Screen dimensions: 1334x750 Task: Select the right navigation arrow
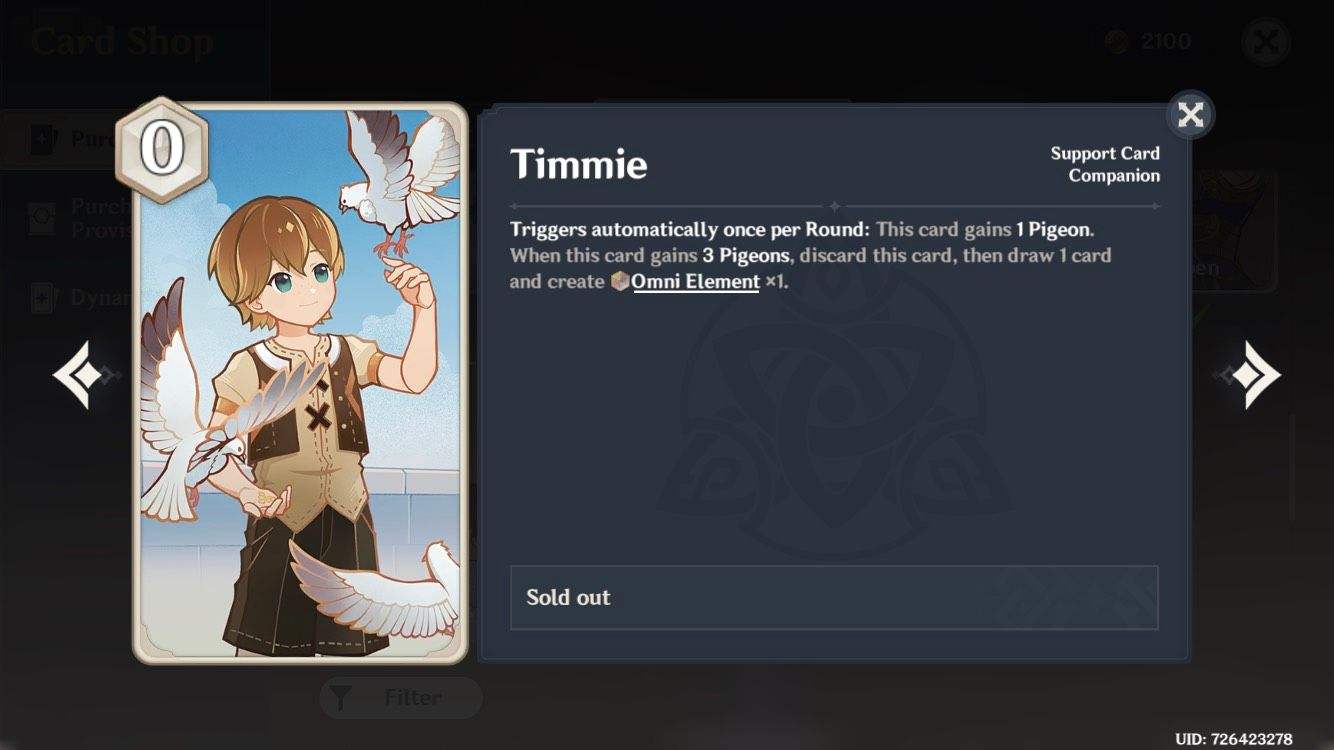1249,373
